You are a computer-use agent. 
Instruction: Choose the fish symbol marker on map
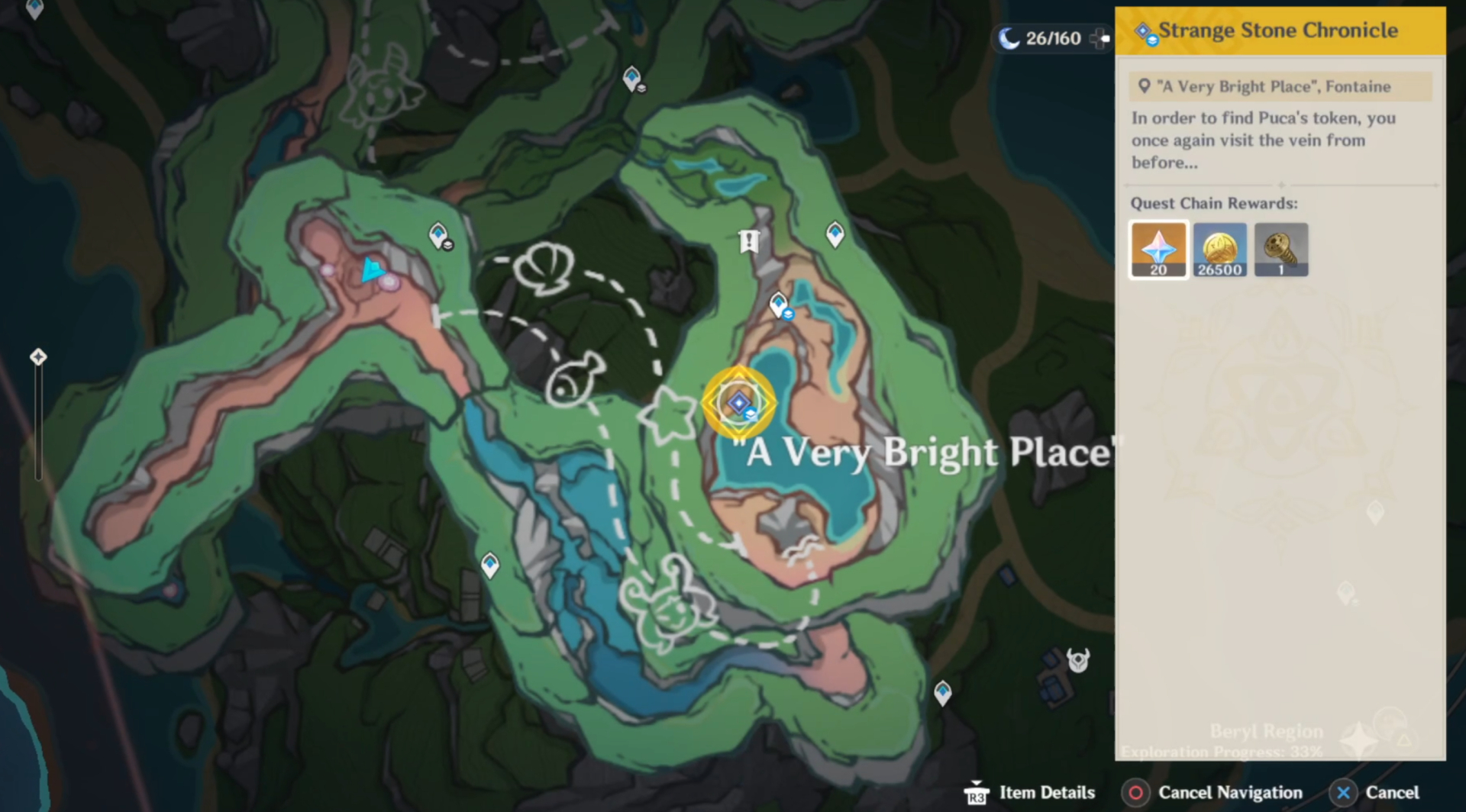point(573,379)
